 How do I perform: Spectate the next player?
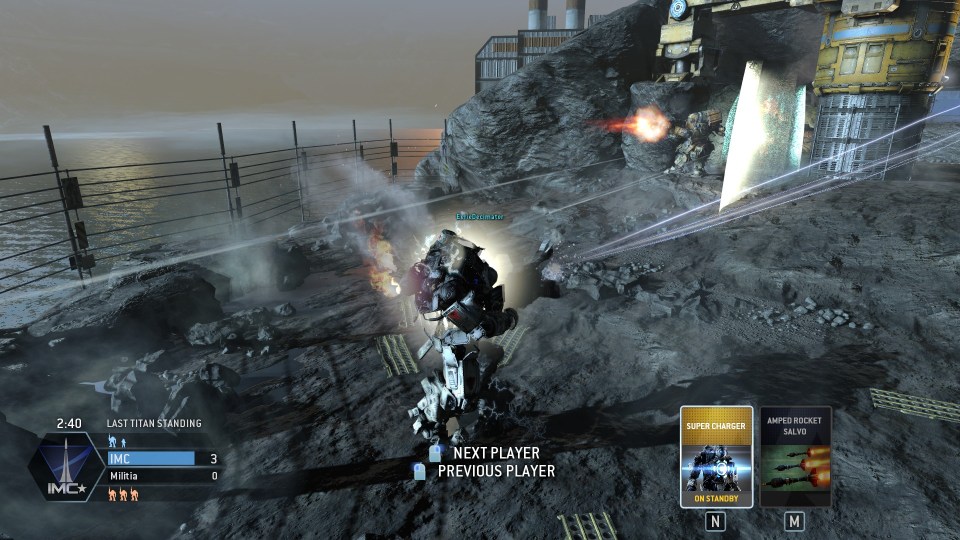click(x=495, y=453)
